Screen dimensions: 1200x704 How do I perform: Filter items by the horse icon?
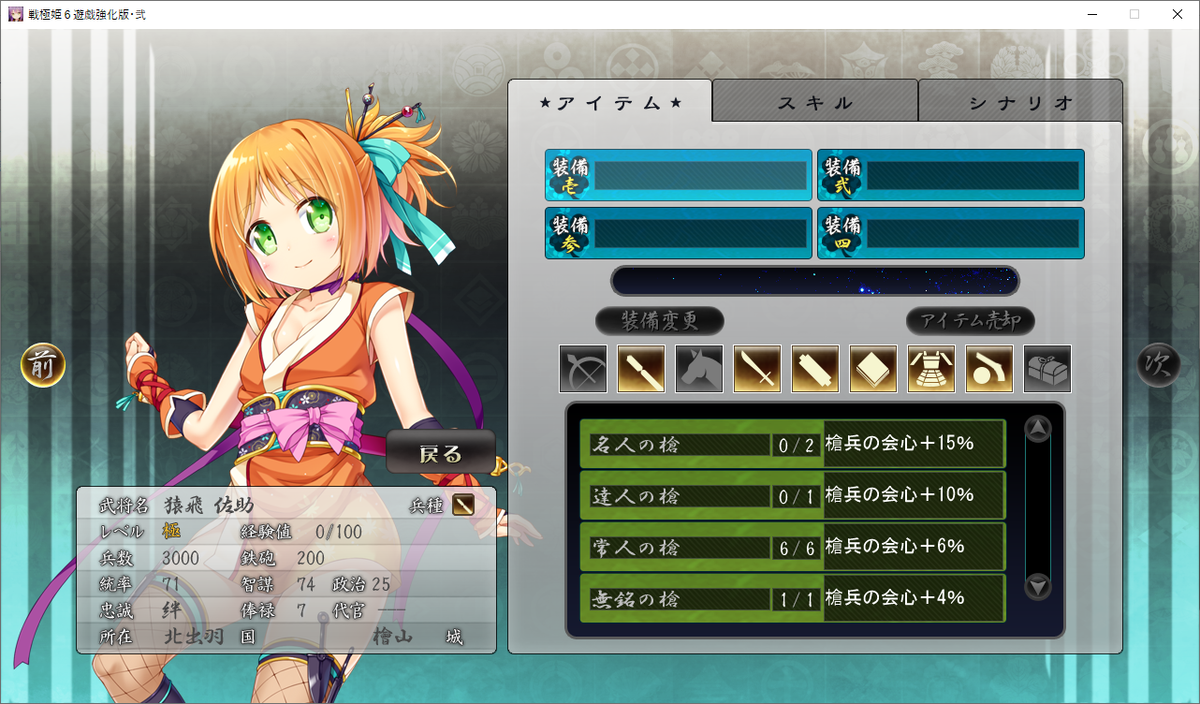point(699,369)
